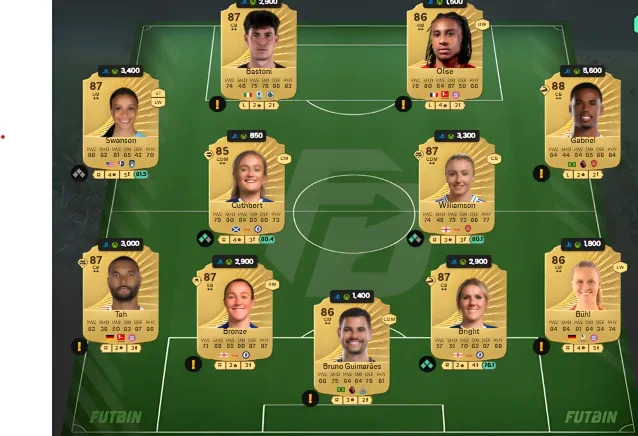Select the Olise player card
The height and width of the screenshot is (436, 638).
[x=445, y=52]
